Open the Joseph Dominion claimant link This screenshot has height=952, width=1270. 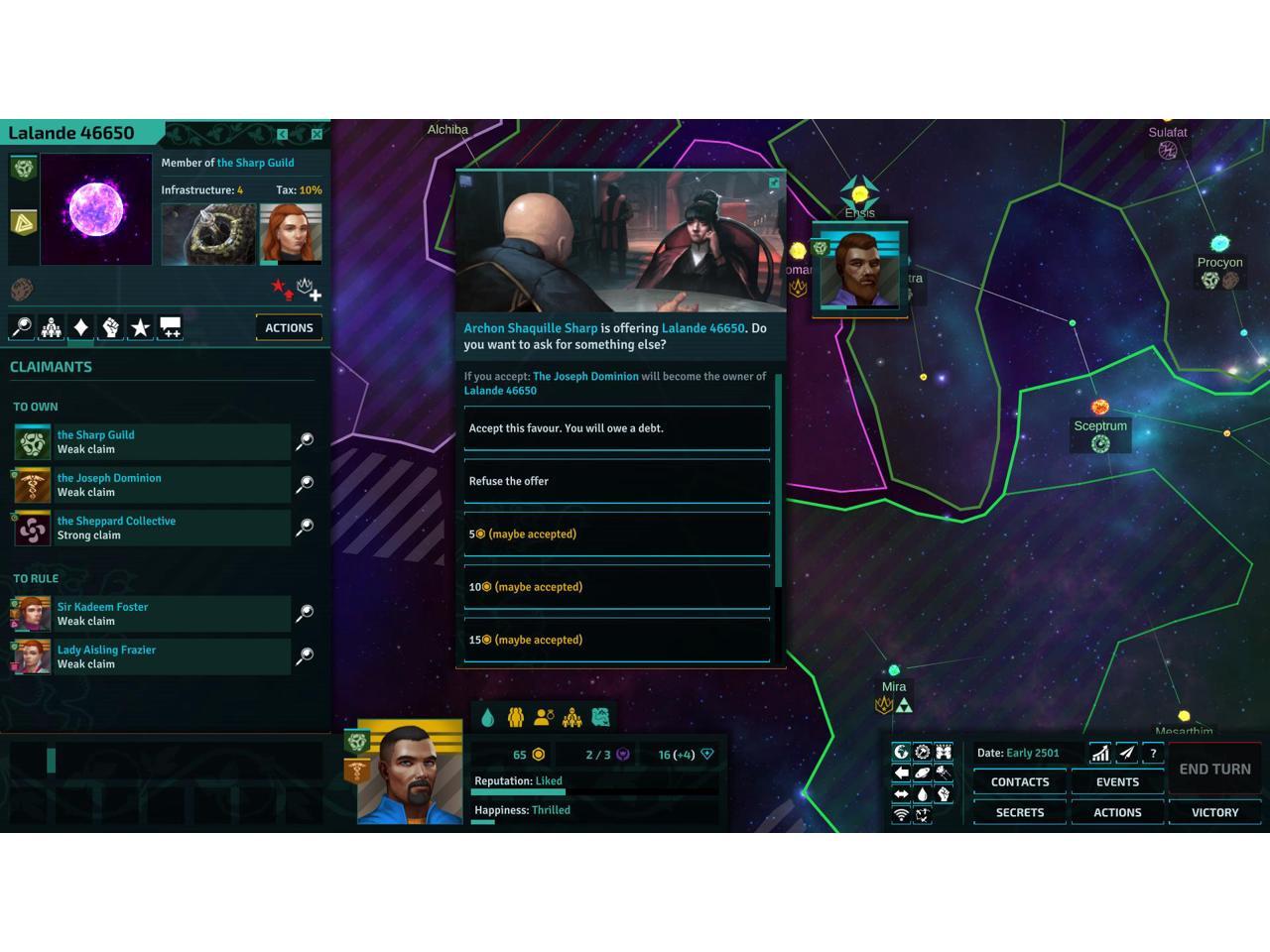[x=109, y=478]
